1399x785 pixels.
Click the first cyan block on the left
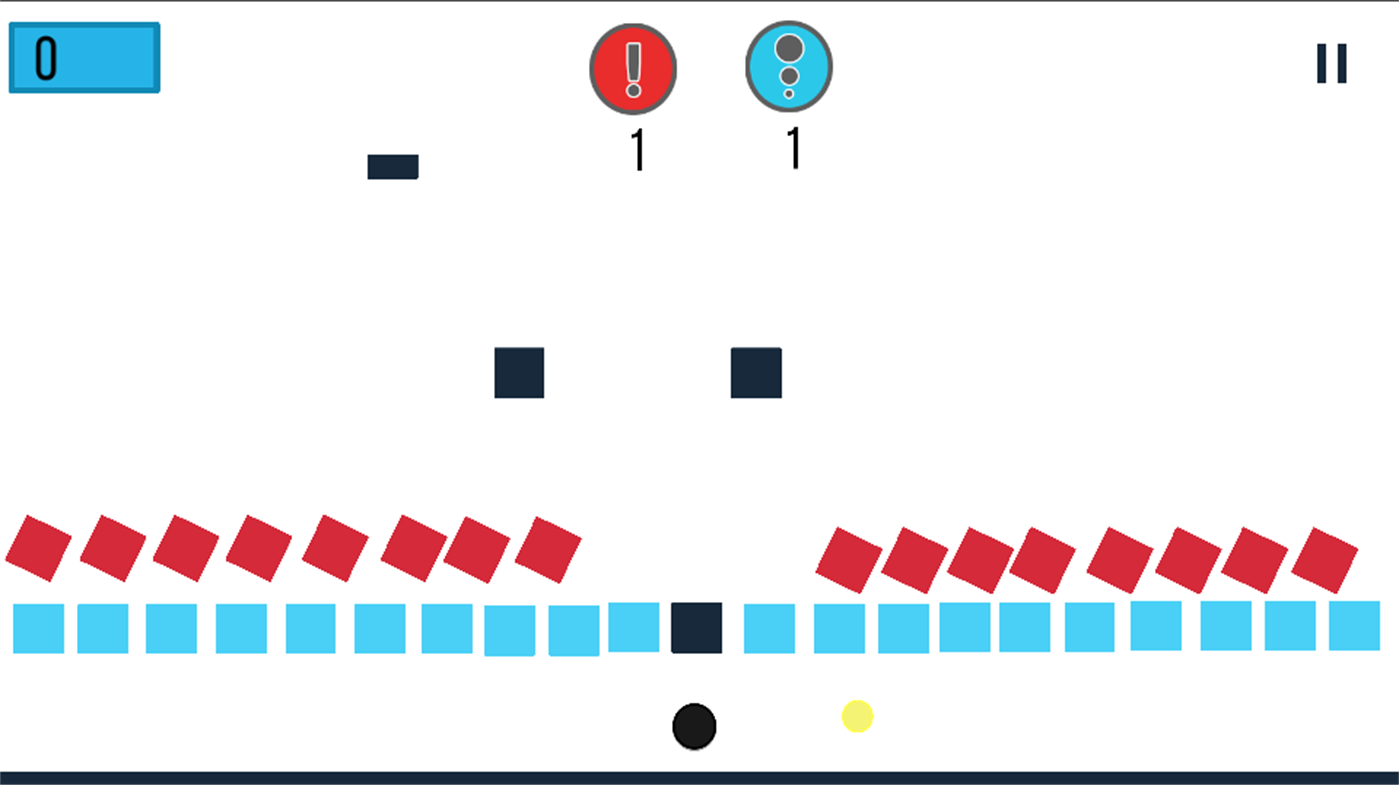click(x=38, y=628)
